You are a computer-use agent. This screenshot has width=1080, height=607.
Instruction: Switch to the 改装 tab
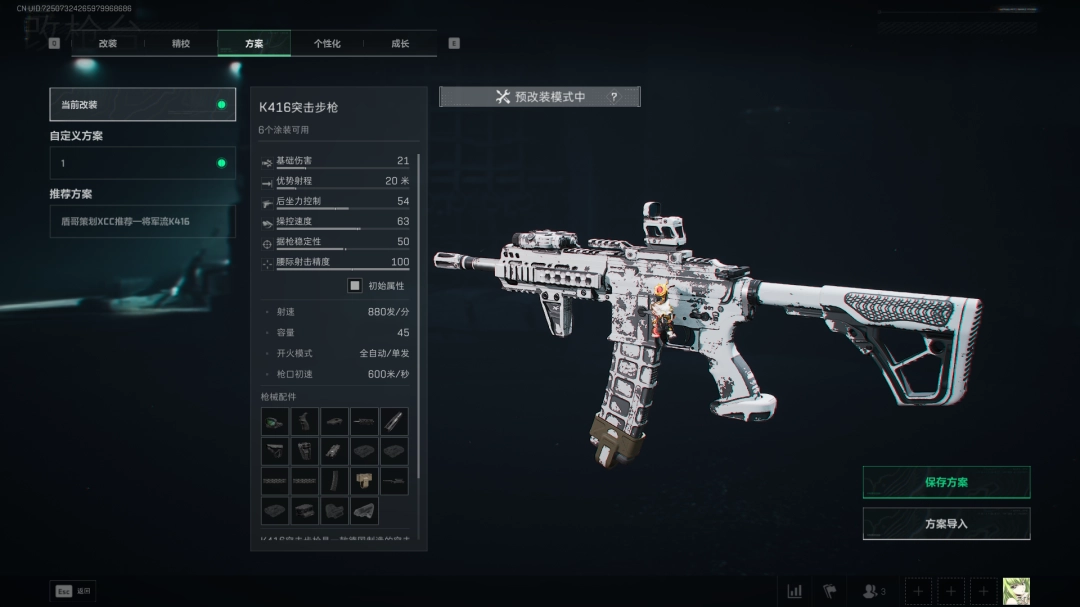click(107, 43)
